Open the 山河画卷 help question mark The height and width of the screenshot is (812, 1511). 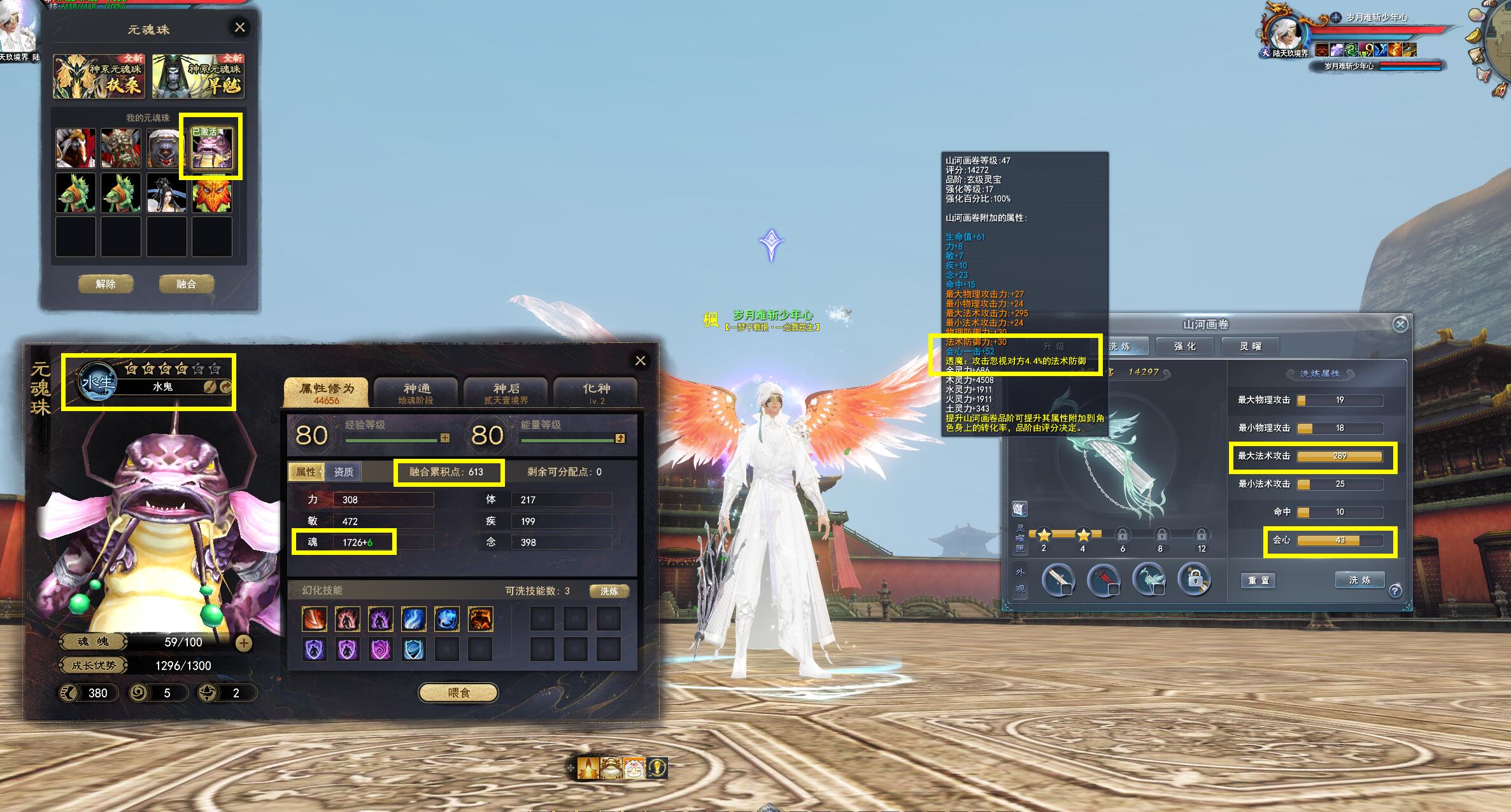click(x=1395, y=591)
